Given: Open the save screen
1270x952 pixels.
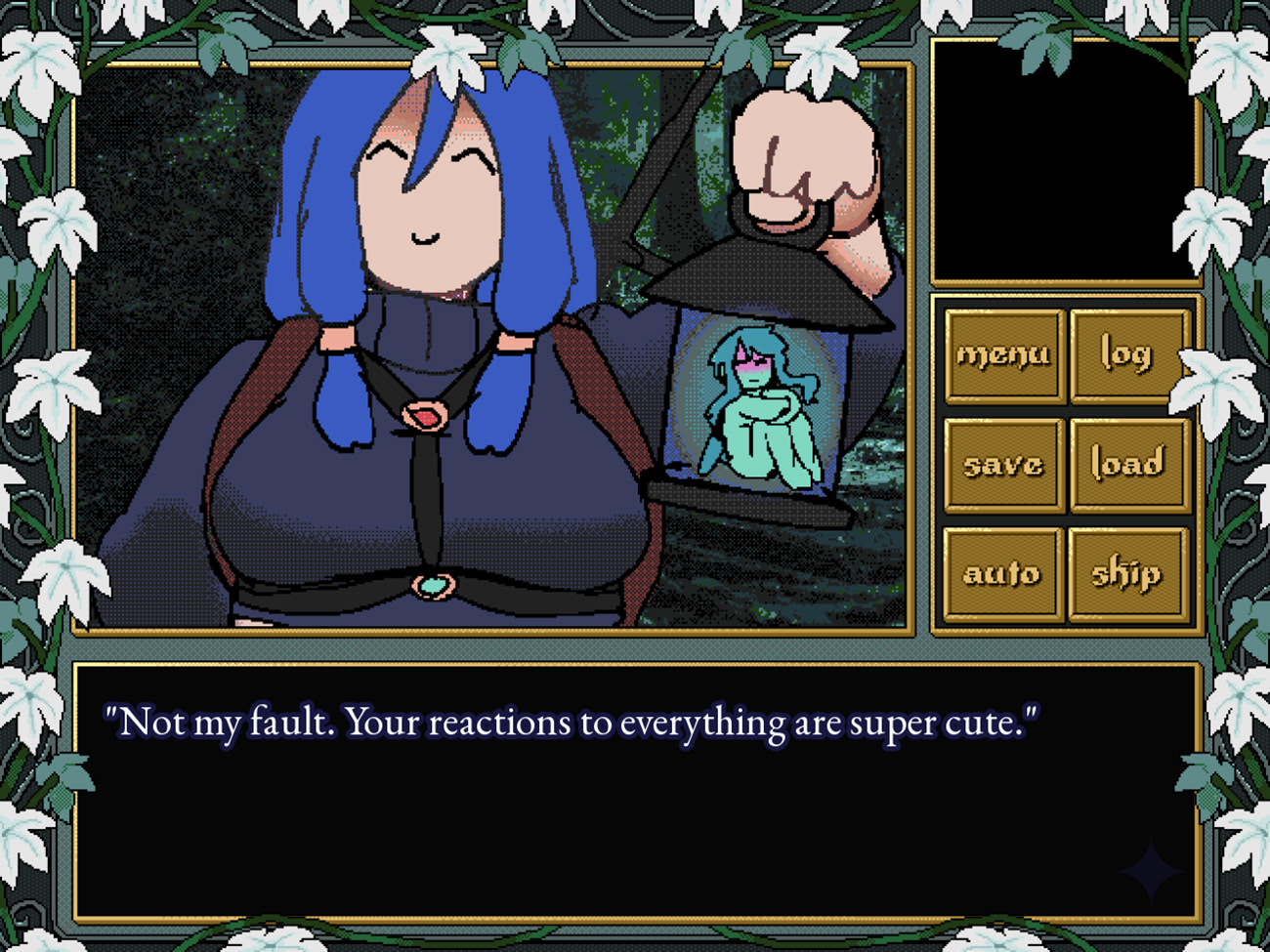Looking at the screenshot, I should click(1002, 464).
